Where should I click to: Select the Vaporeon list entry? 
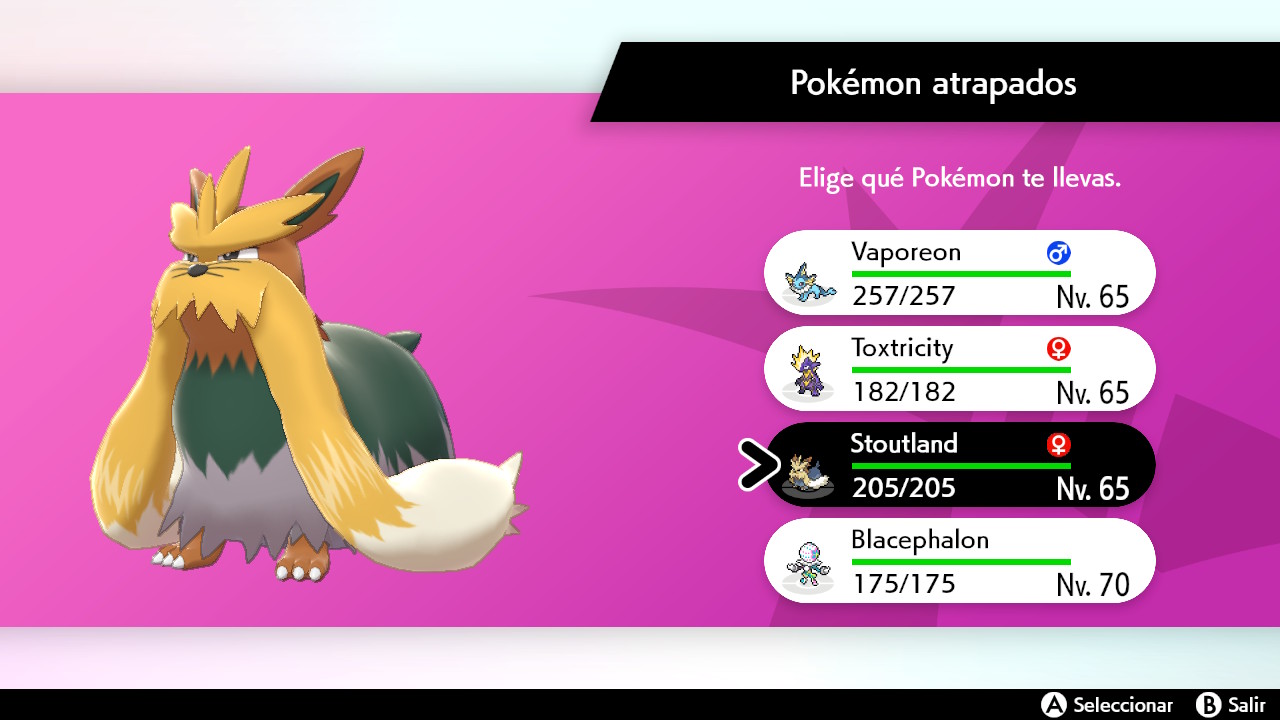coord(960,272)
